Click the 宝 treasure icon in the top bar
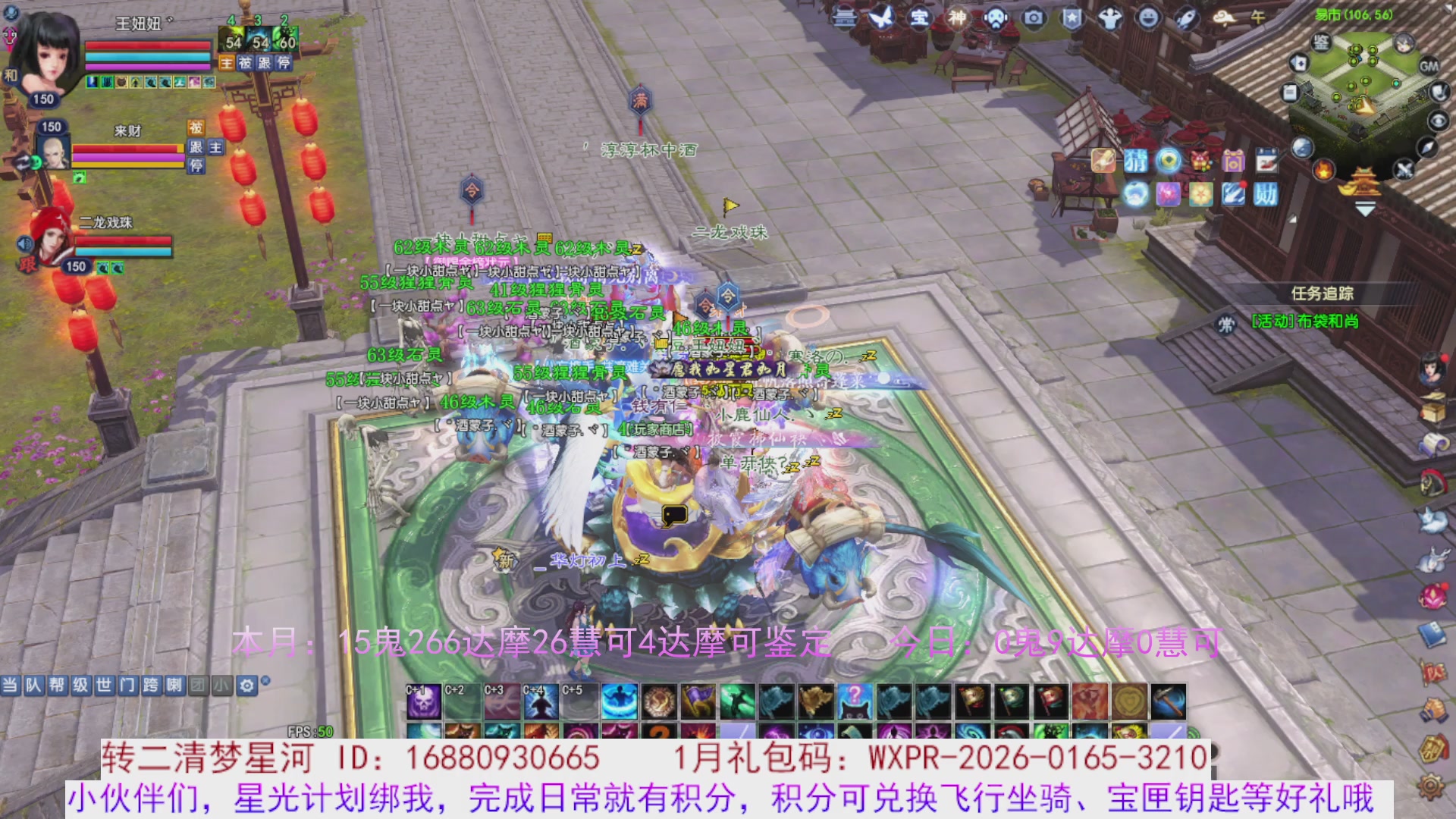Image resolution: width=1456 pixels, height=819 pixels. tap(920, 19)
